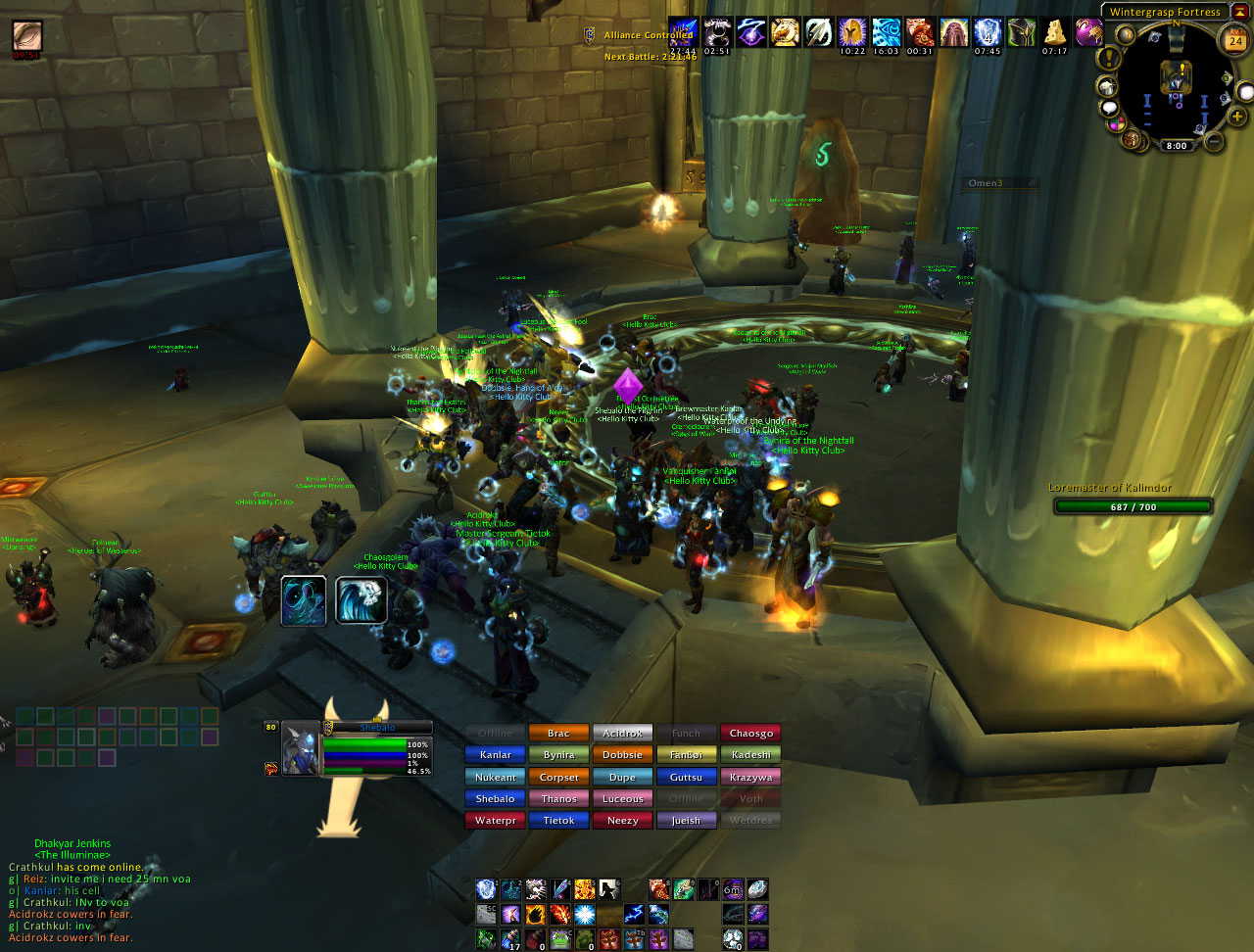Click the chat bubble icon beside the minimap
Viewport: 1254px width, 952px height.
pyautogui.click(x=1111, y=106)
